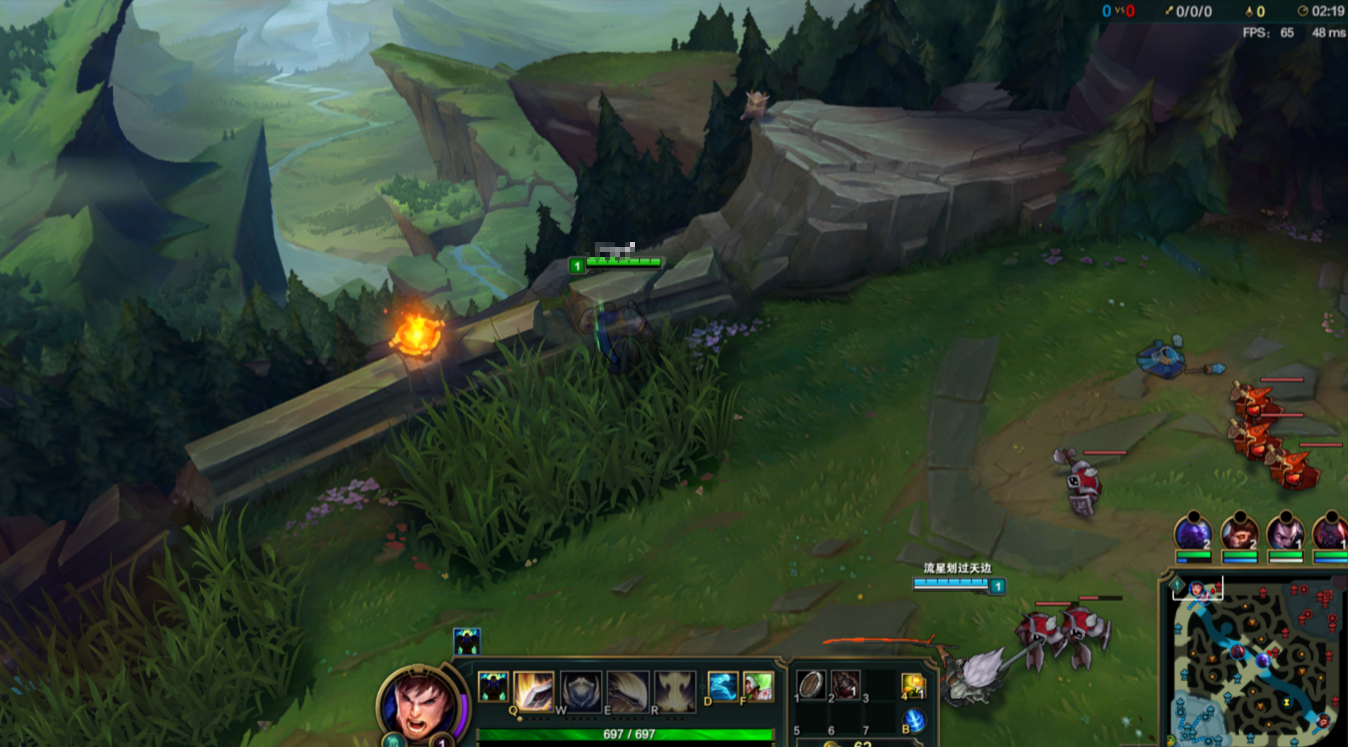The height and width of the screenshot is (747, 1348).
Task: Use the E ability Judgment
Action: [628, 690]
